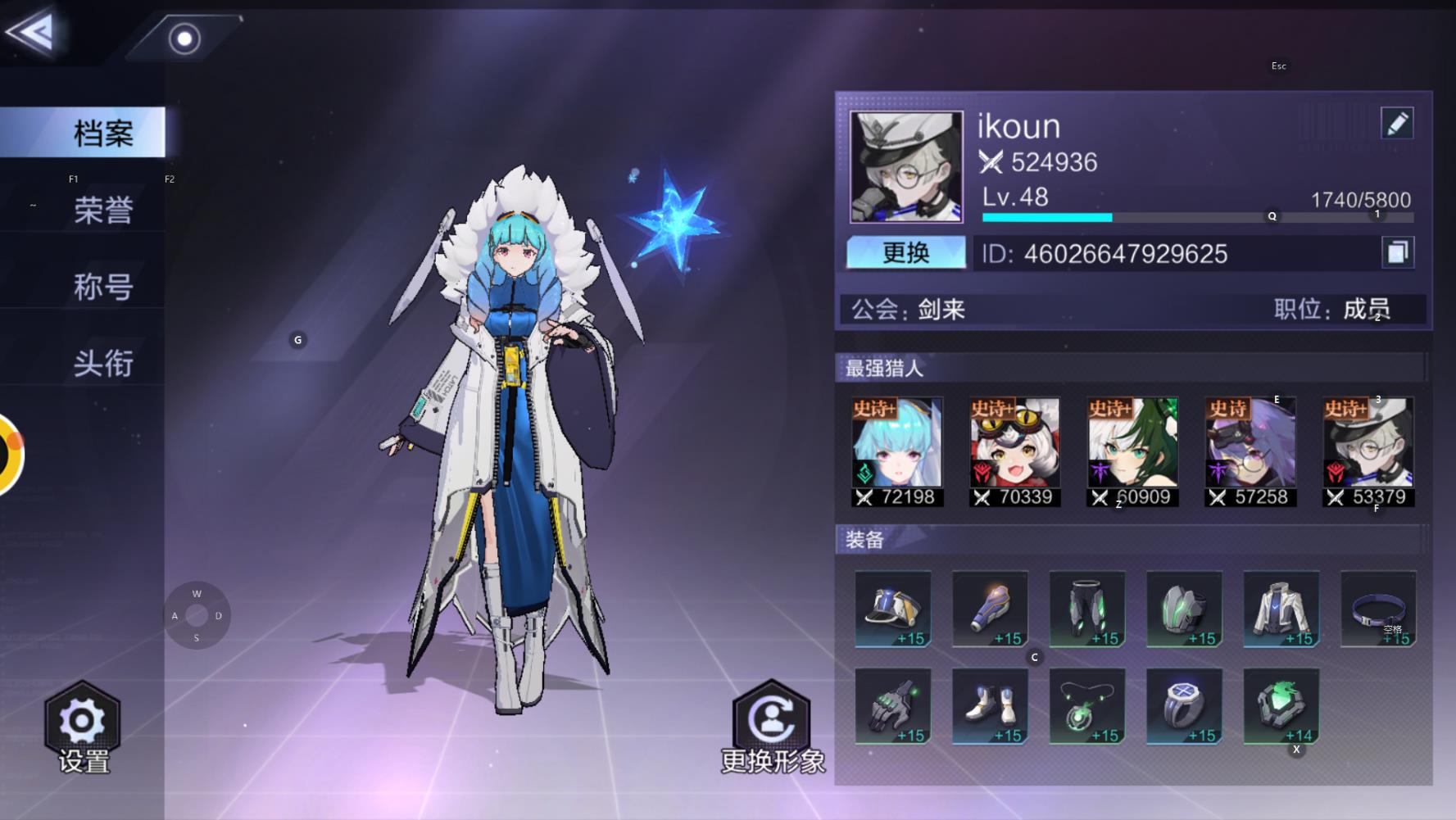Select the green gloves equipment slot

(x=893, y=706)
